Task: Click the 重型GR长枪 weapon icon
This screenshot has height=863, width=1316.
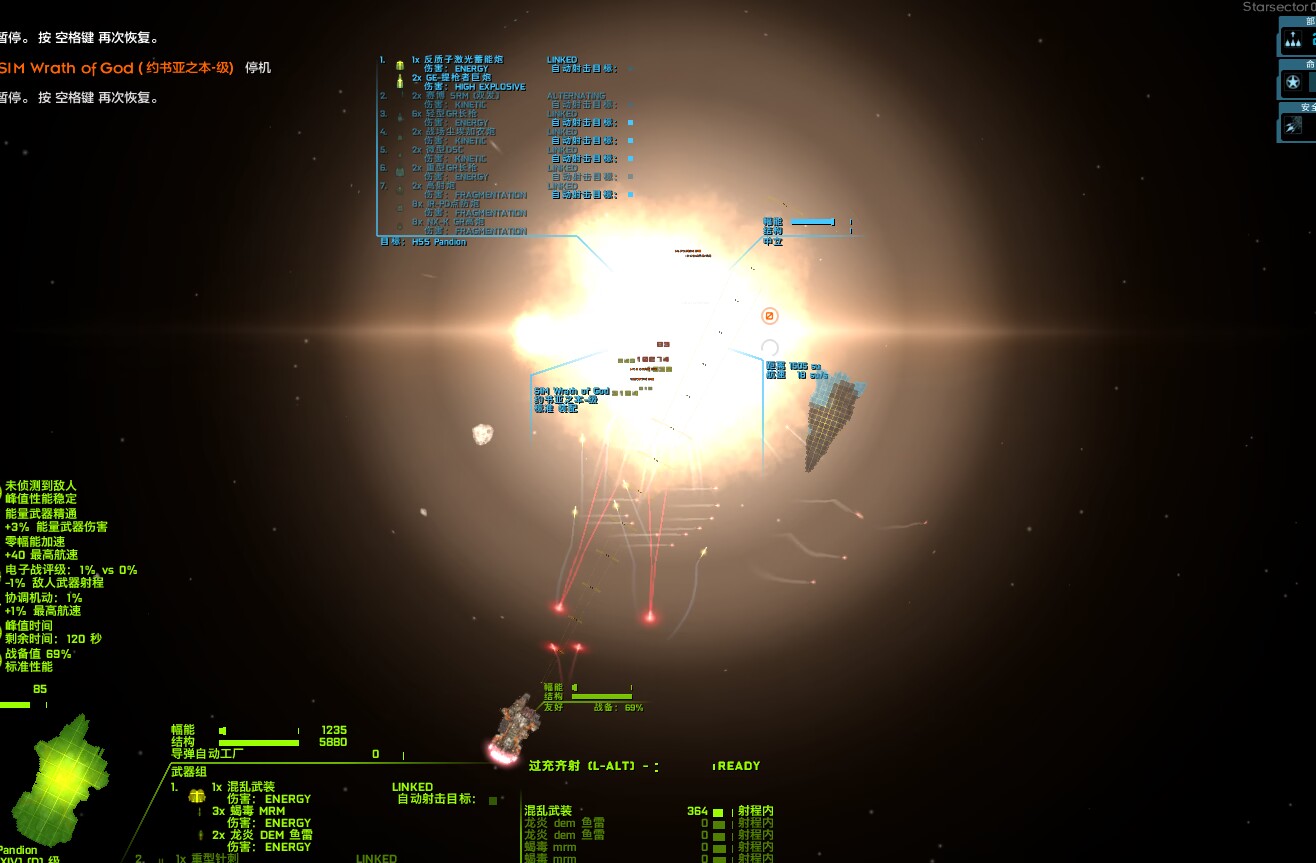Action: [x=399, y=169]
